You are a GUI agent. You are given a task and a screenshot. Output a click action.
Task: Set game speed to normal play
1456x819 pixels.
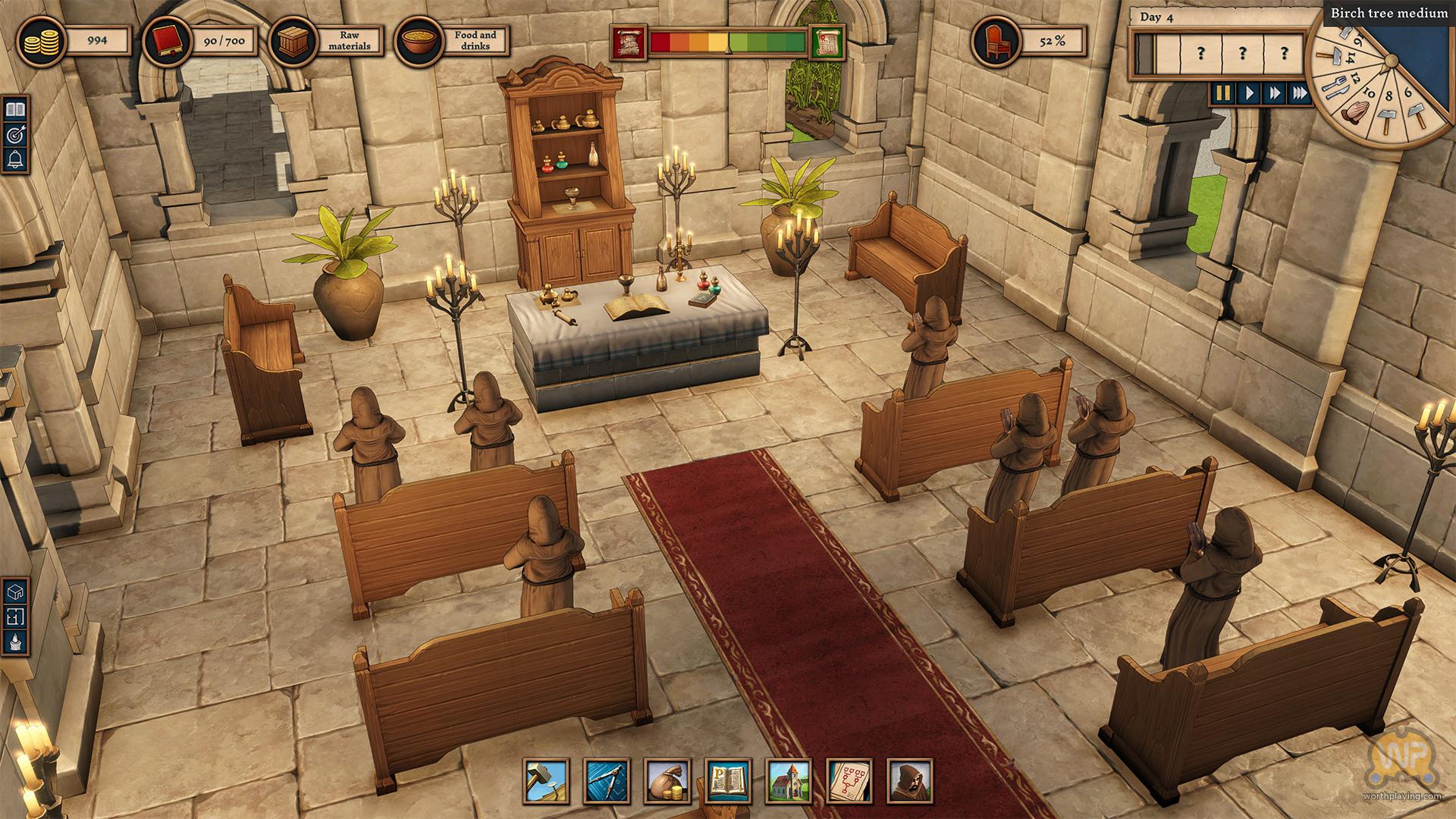click(x=1248, y=93)
